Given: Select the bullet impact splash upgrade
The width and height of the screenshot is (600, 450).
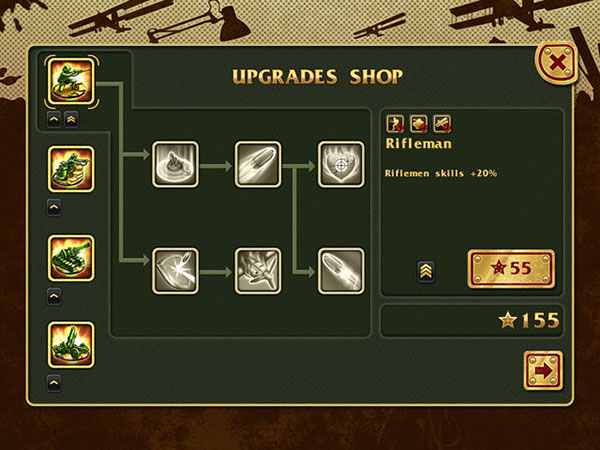Looking at the screenshot, I should (x=175, y=163).
